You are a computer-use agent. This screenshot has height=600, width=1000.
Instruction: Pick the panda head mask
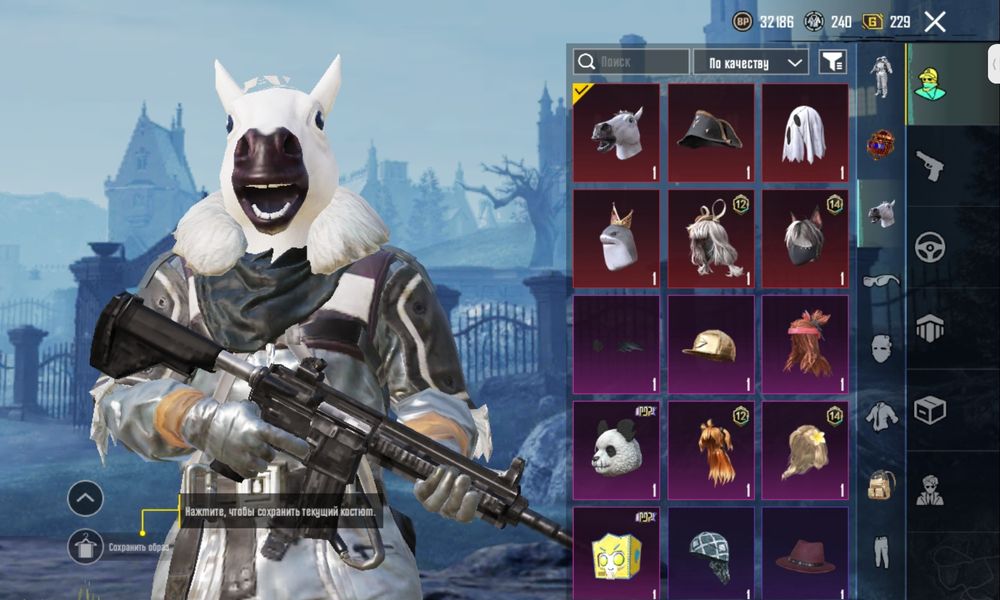616,449
